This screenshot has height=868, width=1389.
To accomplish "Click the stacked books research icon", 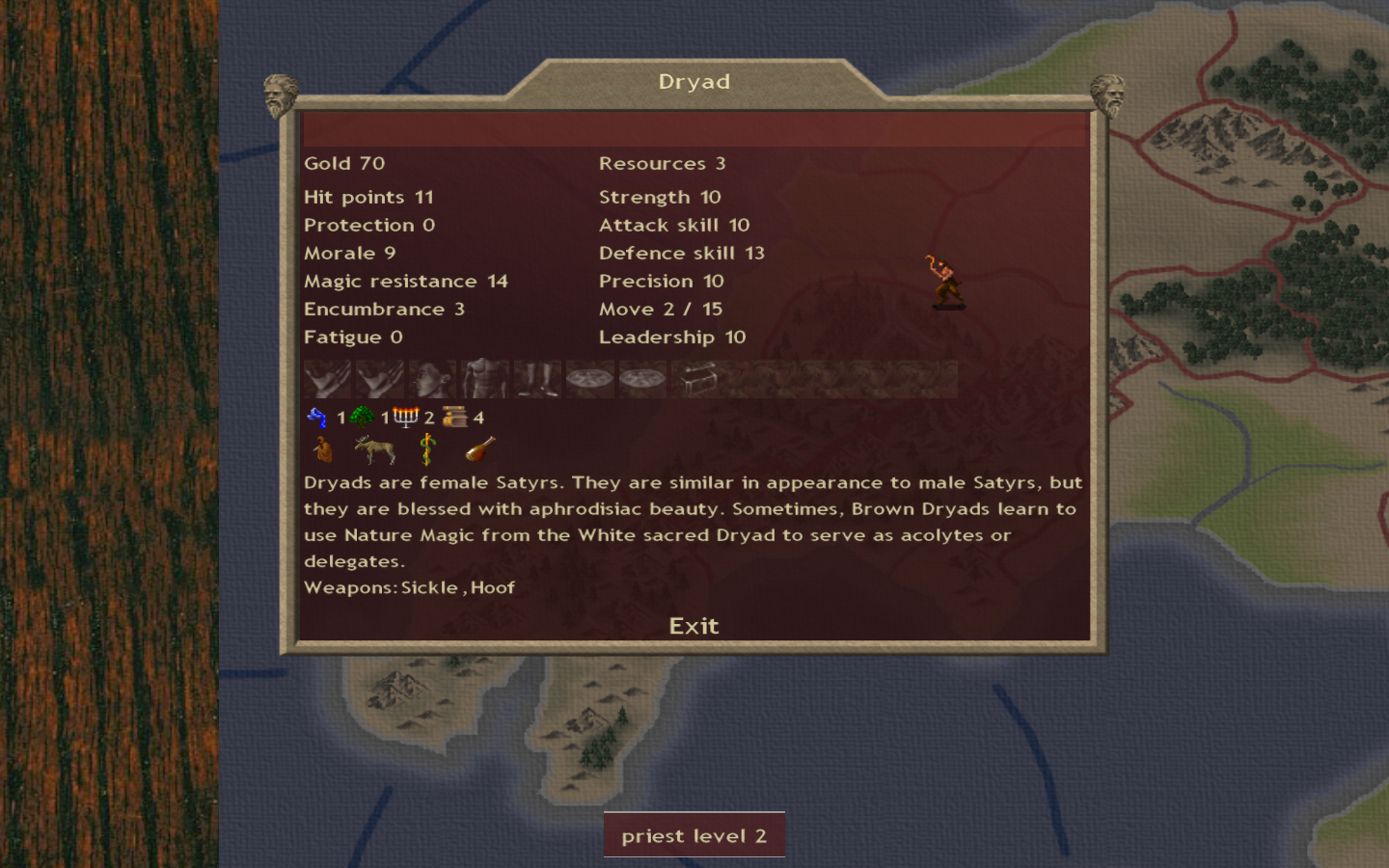I will point(454,417).
